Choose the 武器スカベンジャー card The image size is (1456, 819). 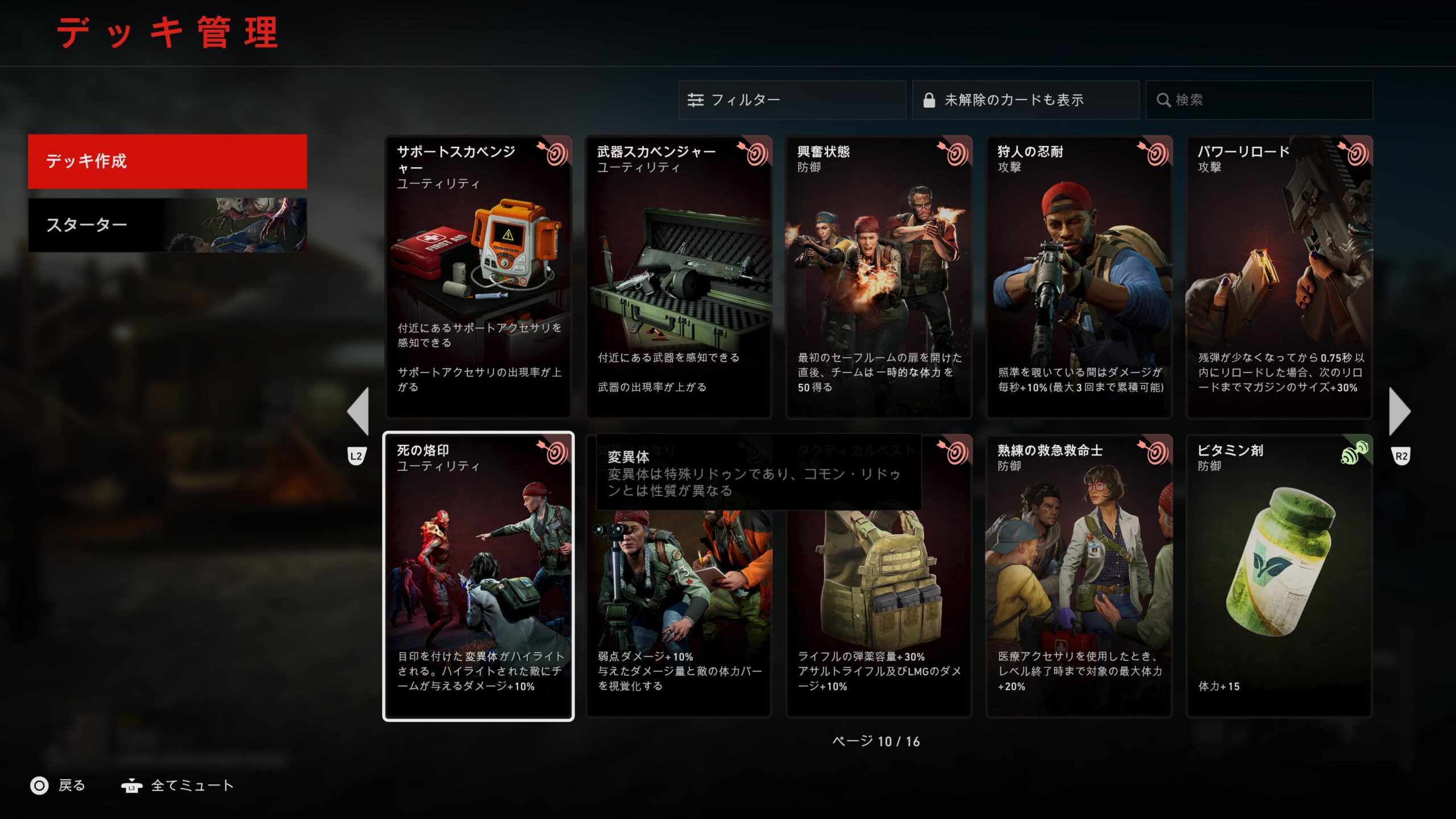[679, 278]
